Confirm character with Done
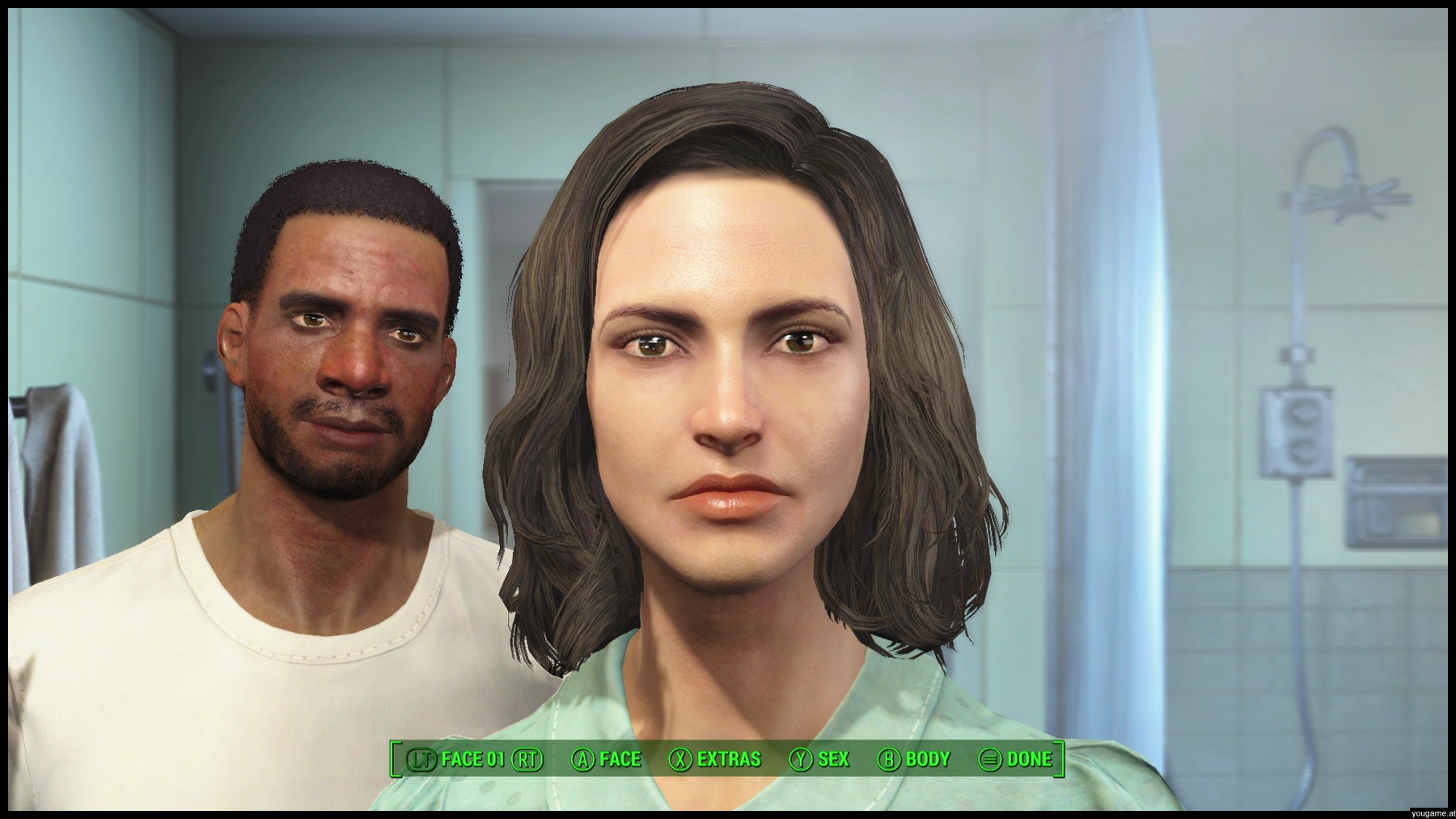The height and width of the screenshot is (819, 1456). point(1016,759)
